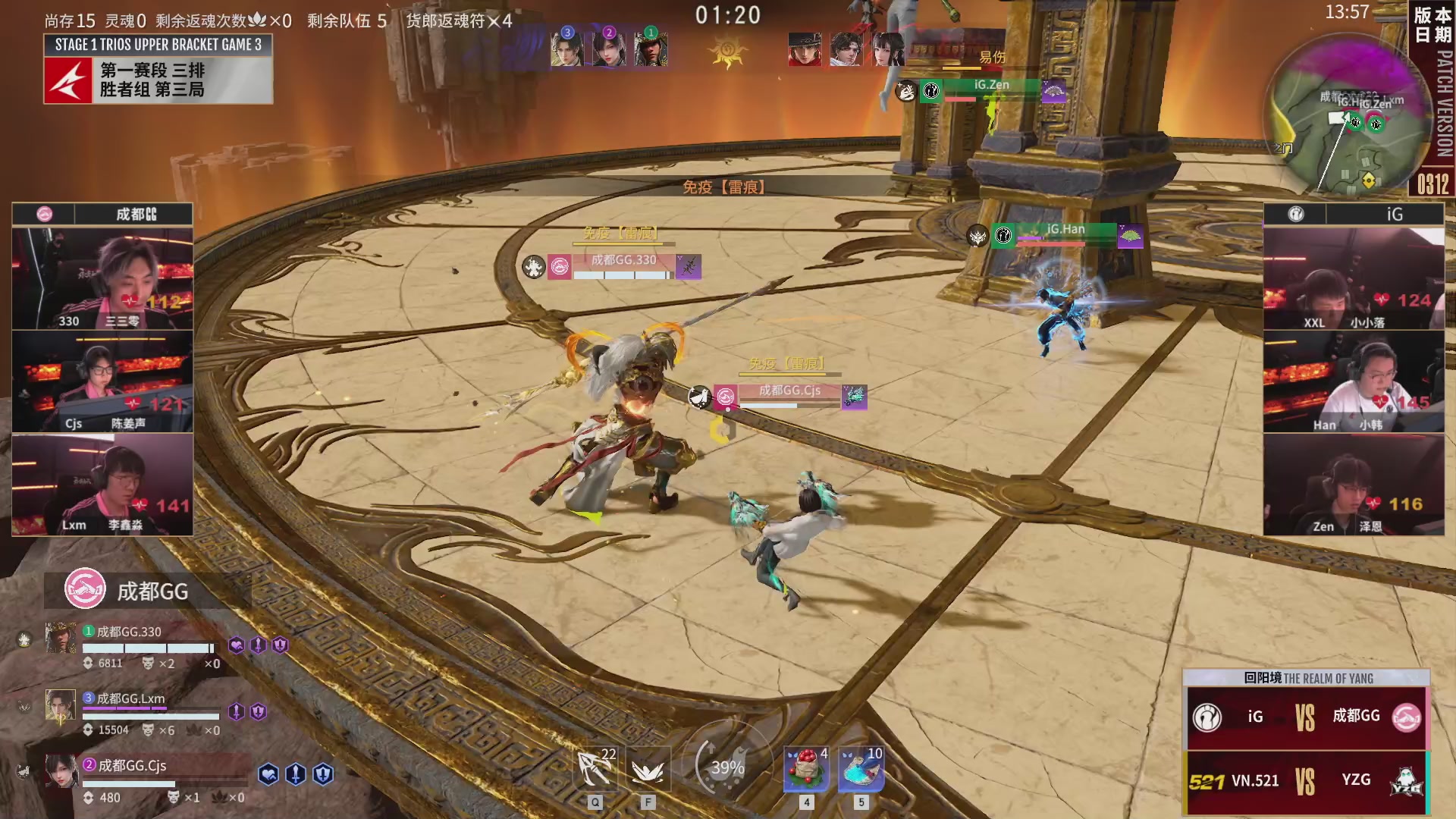Viewport: 1456px width, 819px height.
Task: Open the VN.521 VS YZG matchup row
Action: (1306, 781)
